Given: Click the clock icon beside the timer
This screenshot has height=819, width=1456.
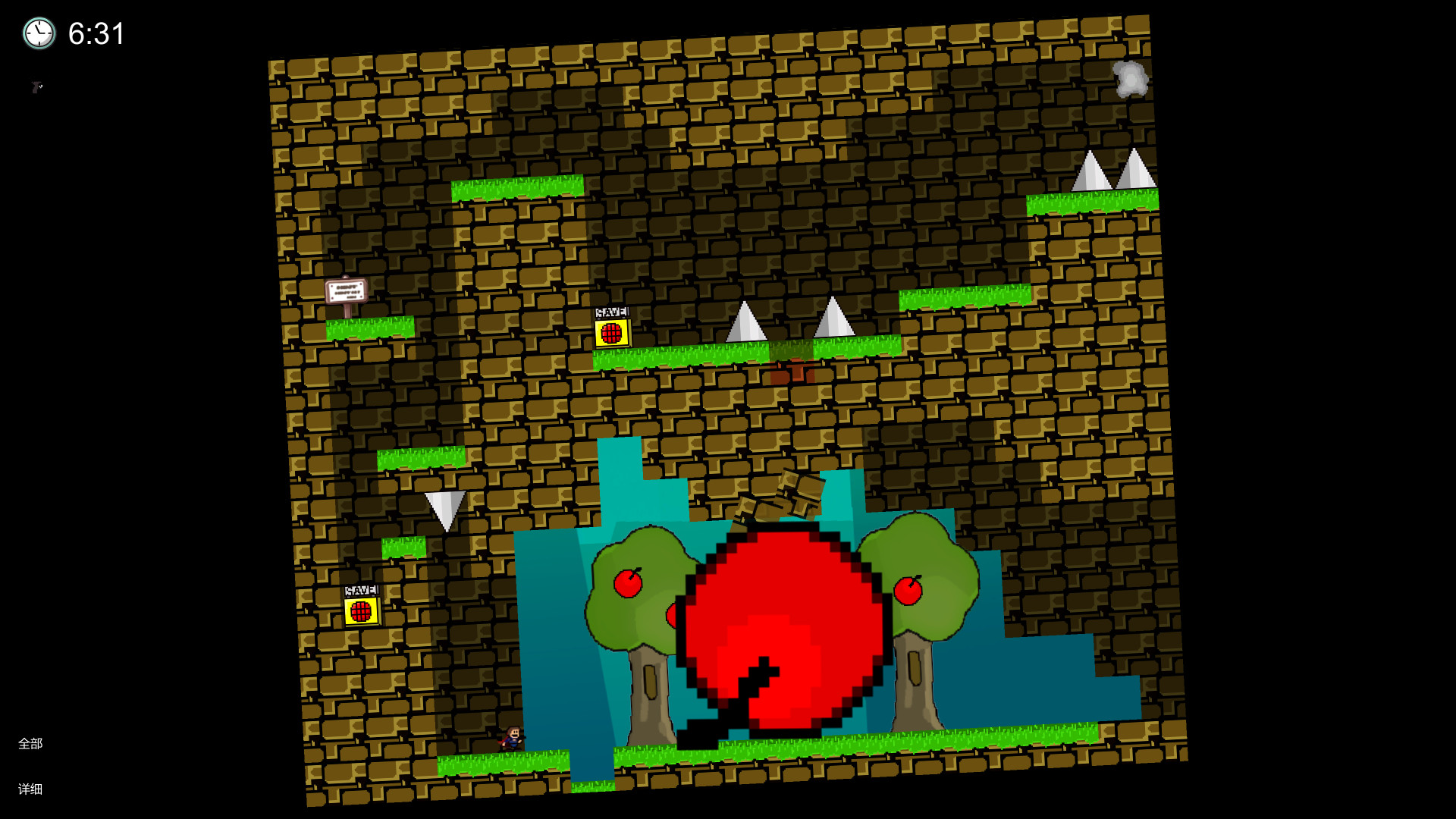Looking at the screenshot, I should [39, 33].
